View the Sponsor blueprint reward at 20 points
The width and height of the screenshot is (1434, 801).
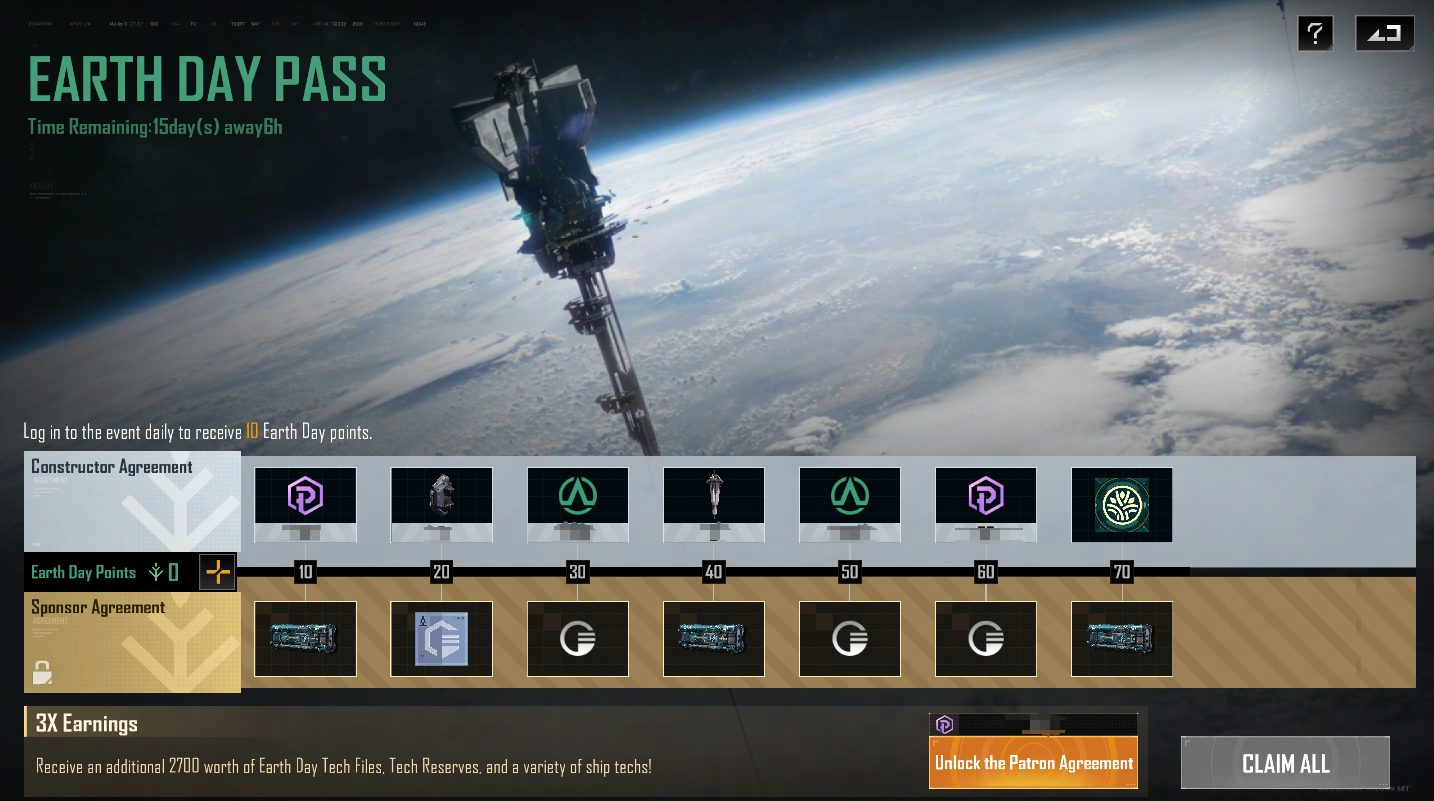441,639
